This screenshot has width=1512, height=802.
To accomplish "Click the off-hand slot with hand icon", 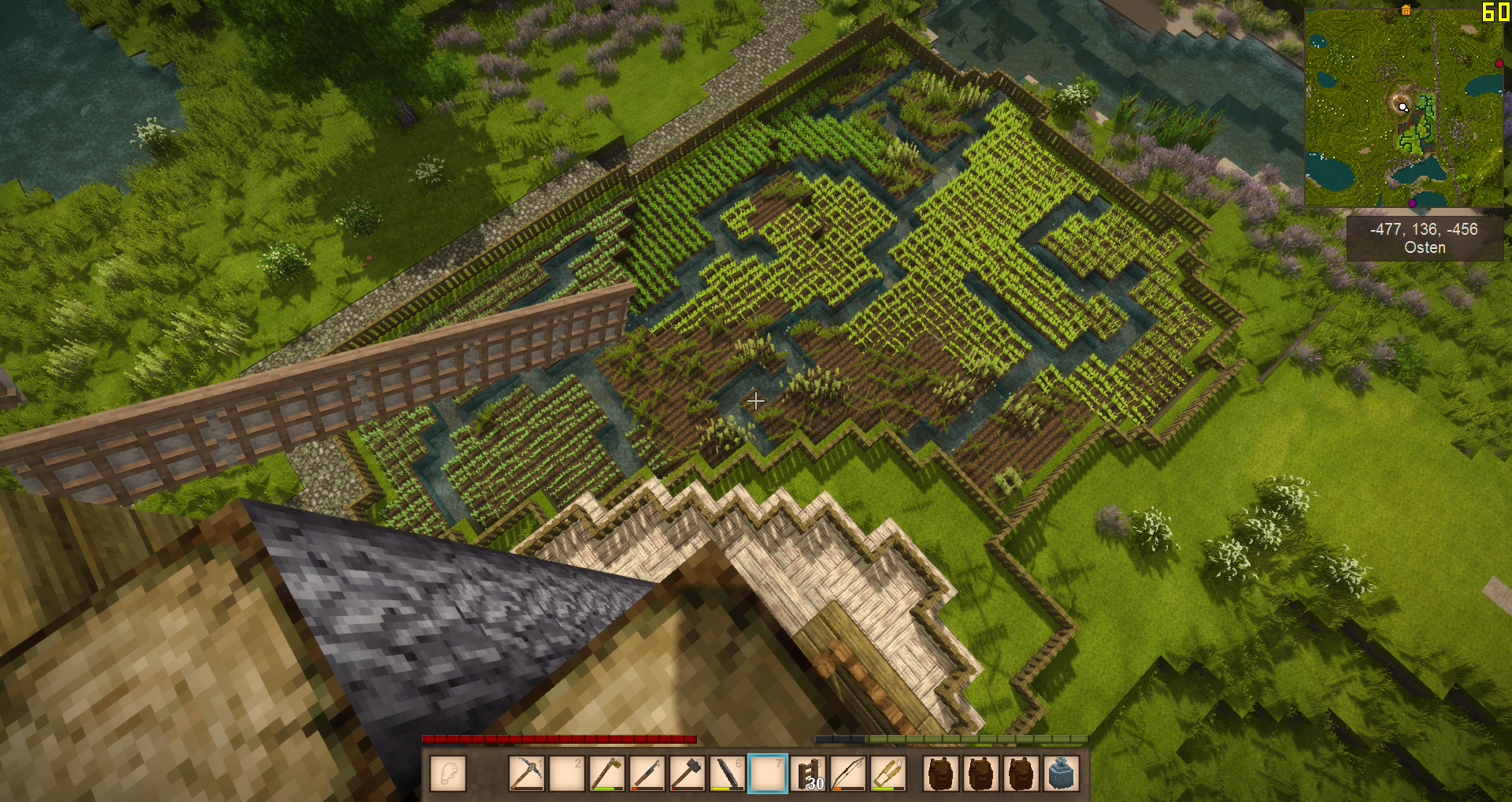I will pyautogui.click(x=448, y=773).
